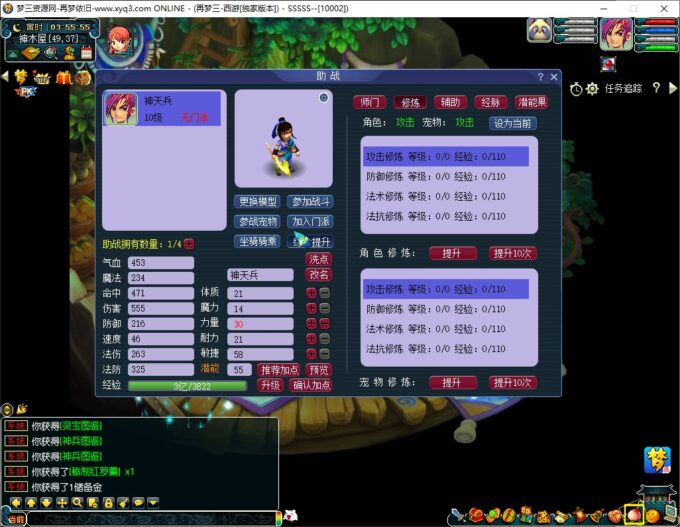
Task: Click the 加入门派 button
Action: click(x=309, y=221)
